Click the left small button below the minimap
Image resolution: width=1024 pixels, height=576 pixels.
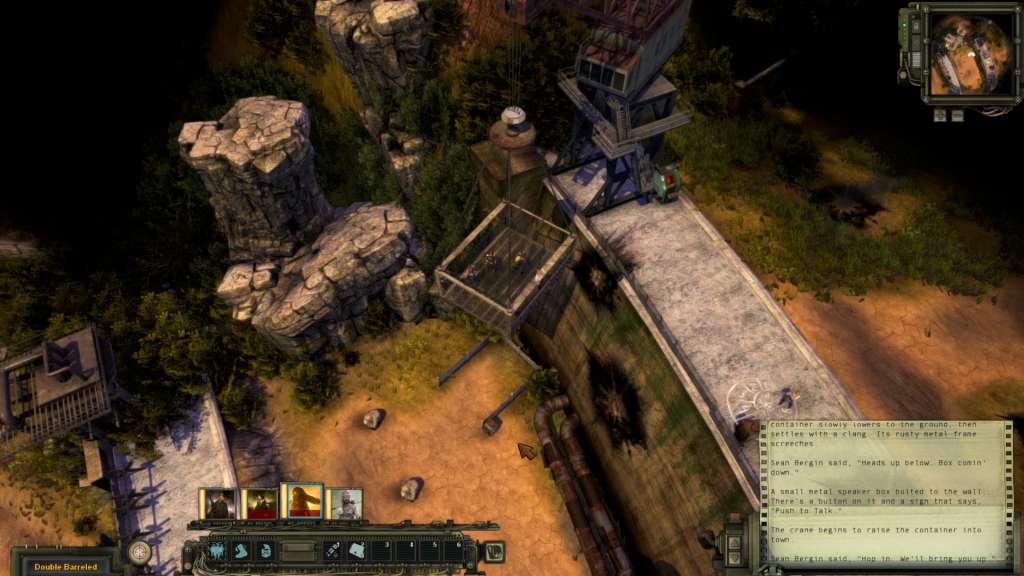(x=940, y=114)
